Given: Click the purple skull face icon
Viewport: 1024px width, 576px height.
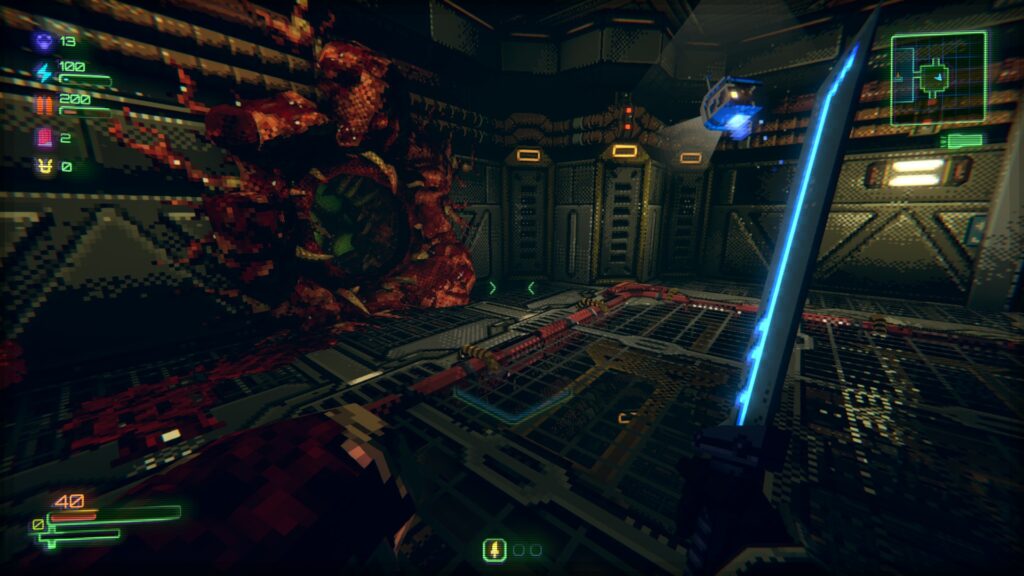Looking at the screenshot, I should pos(45,41).
